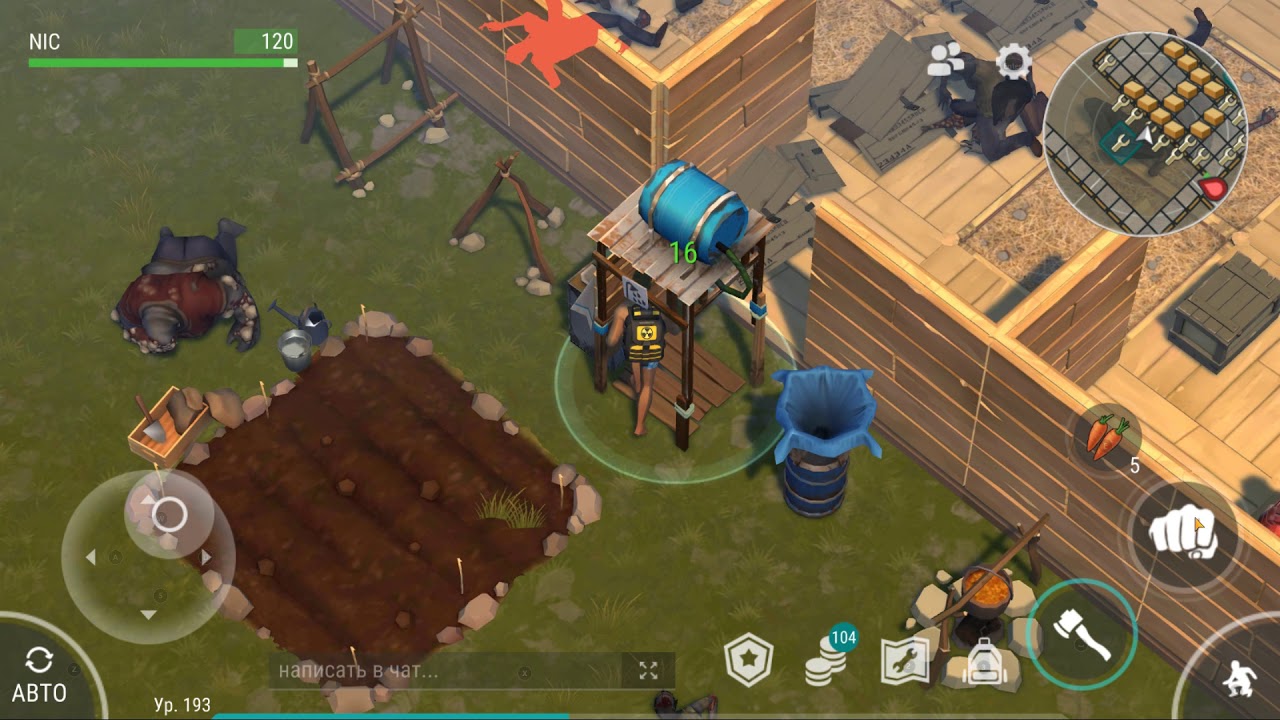Open the shield star badge menu
The height and width of the screenshot is (720, 1280).
point(748,661)
